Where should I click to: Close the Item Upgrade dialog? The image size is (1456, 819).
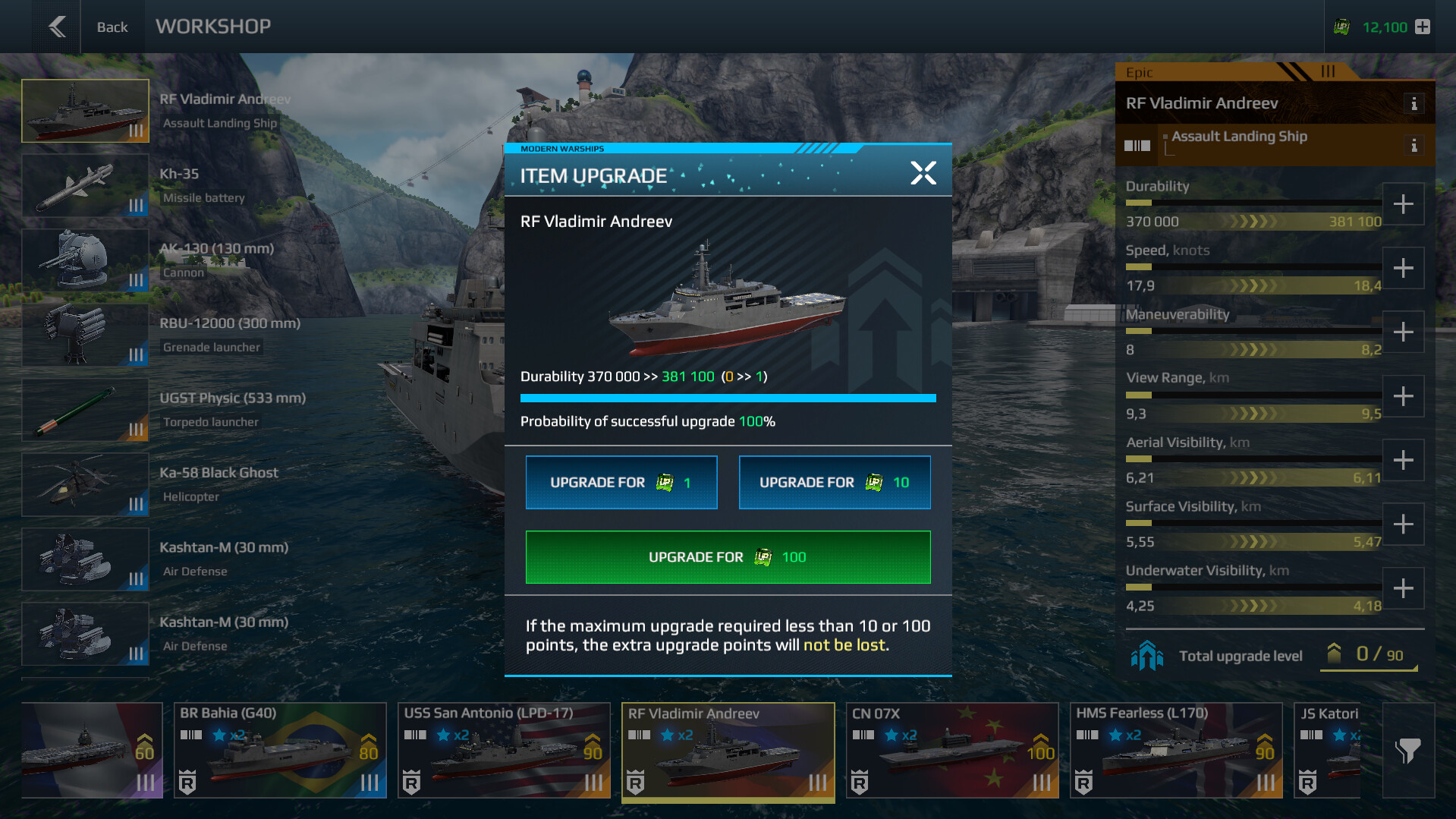(x=923, y=173)
